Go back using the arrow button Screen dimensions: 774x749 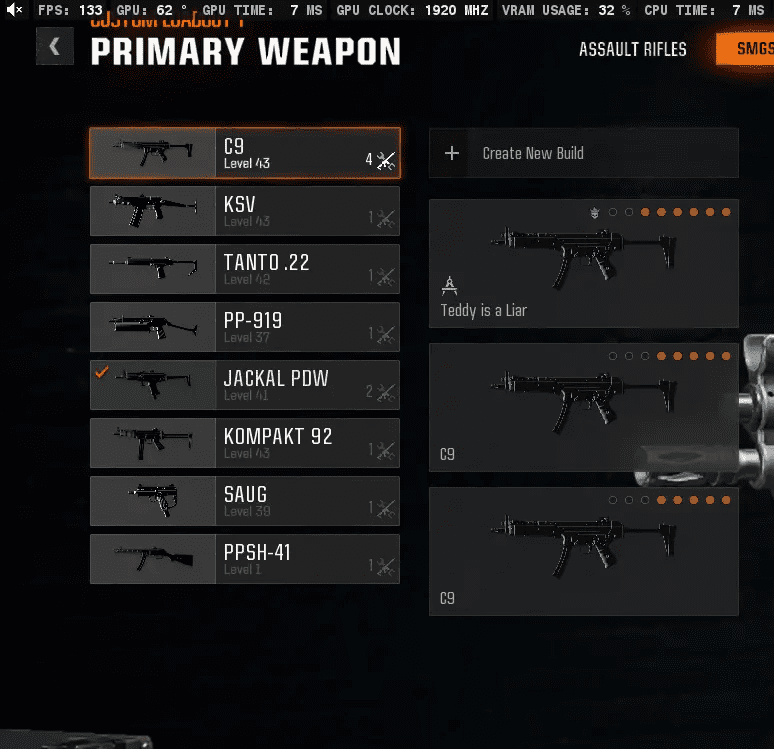[55, 46]
